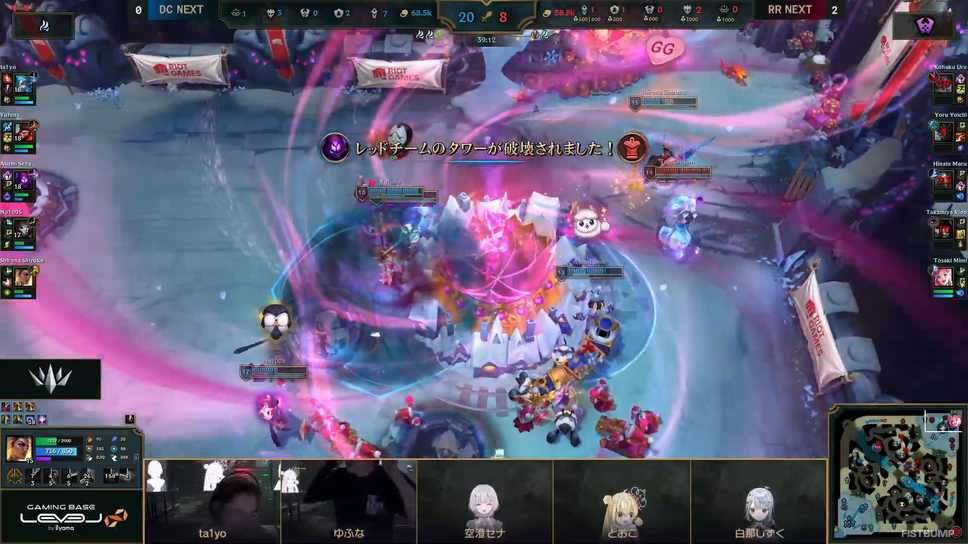This screenshot has width=968, height=544.
Task: Open the minimap in the corner
Action: coord(896,471)
